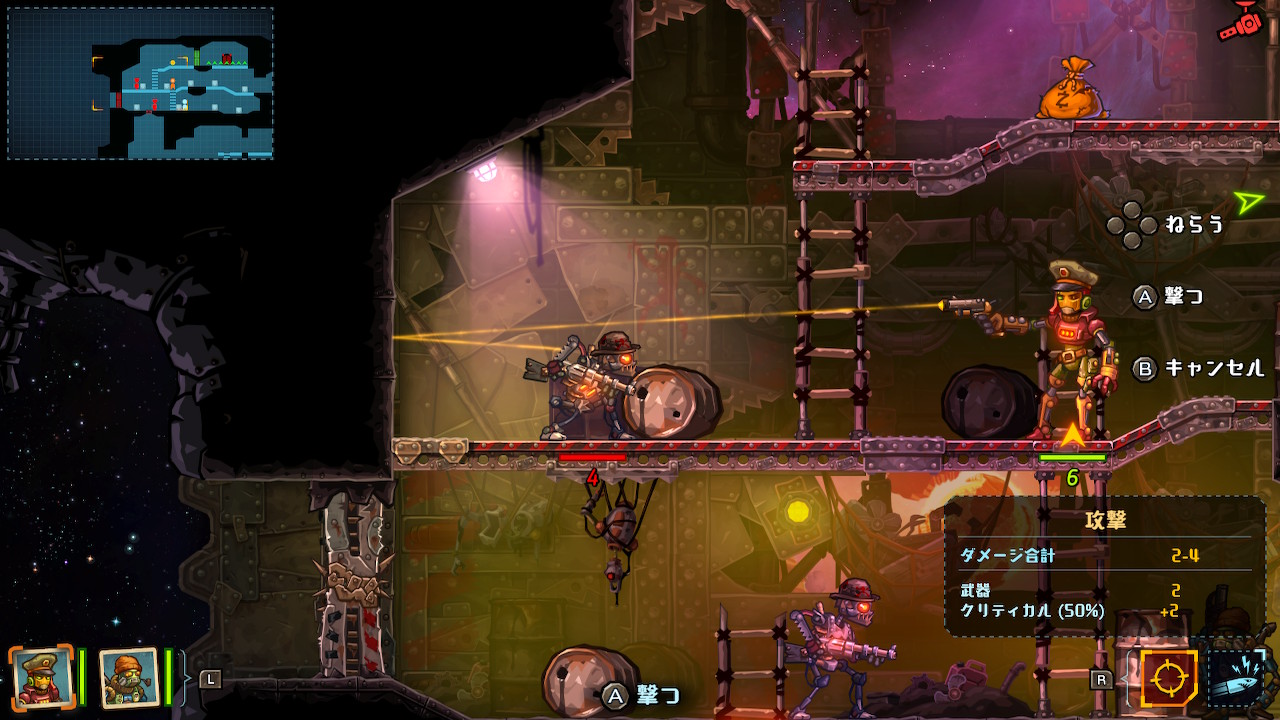Switch to the bearded crewmate portrait
Viewport: 1280px width, 720px height.
[129, 677]
